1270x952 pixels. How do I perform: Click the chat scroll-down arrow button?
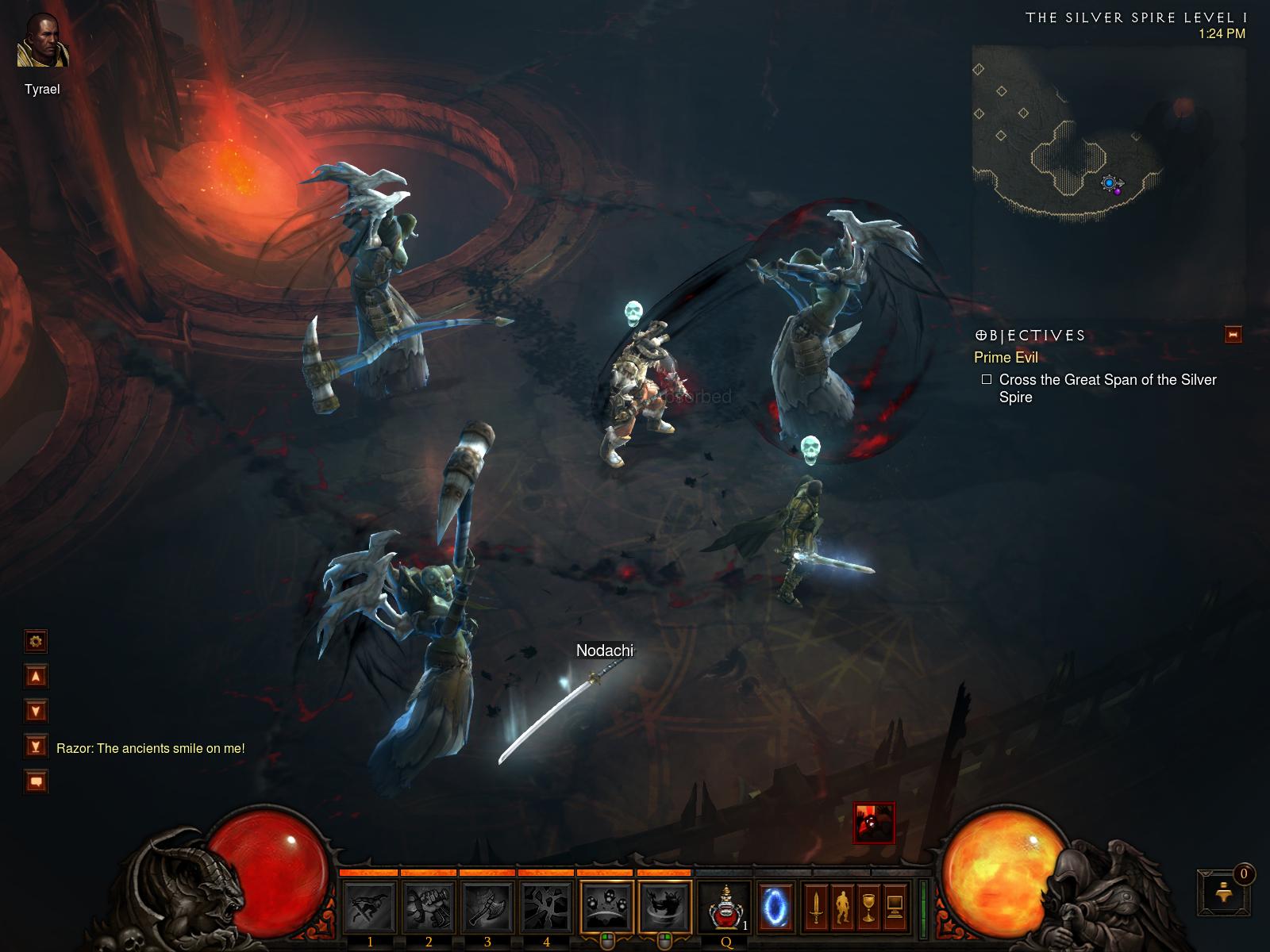coord(36,711)
